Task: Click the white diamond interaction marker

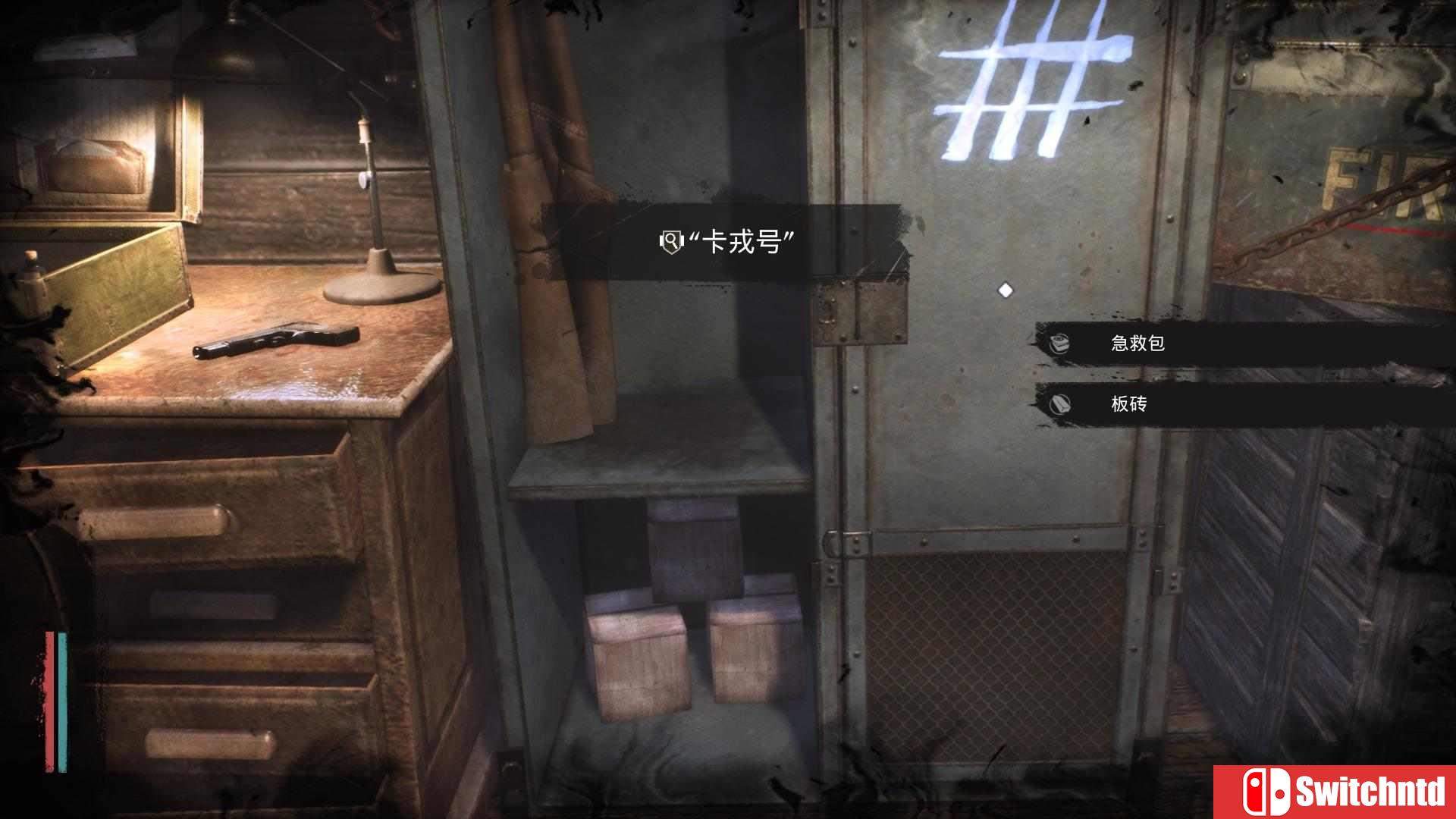Action: click(1006, 287)
